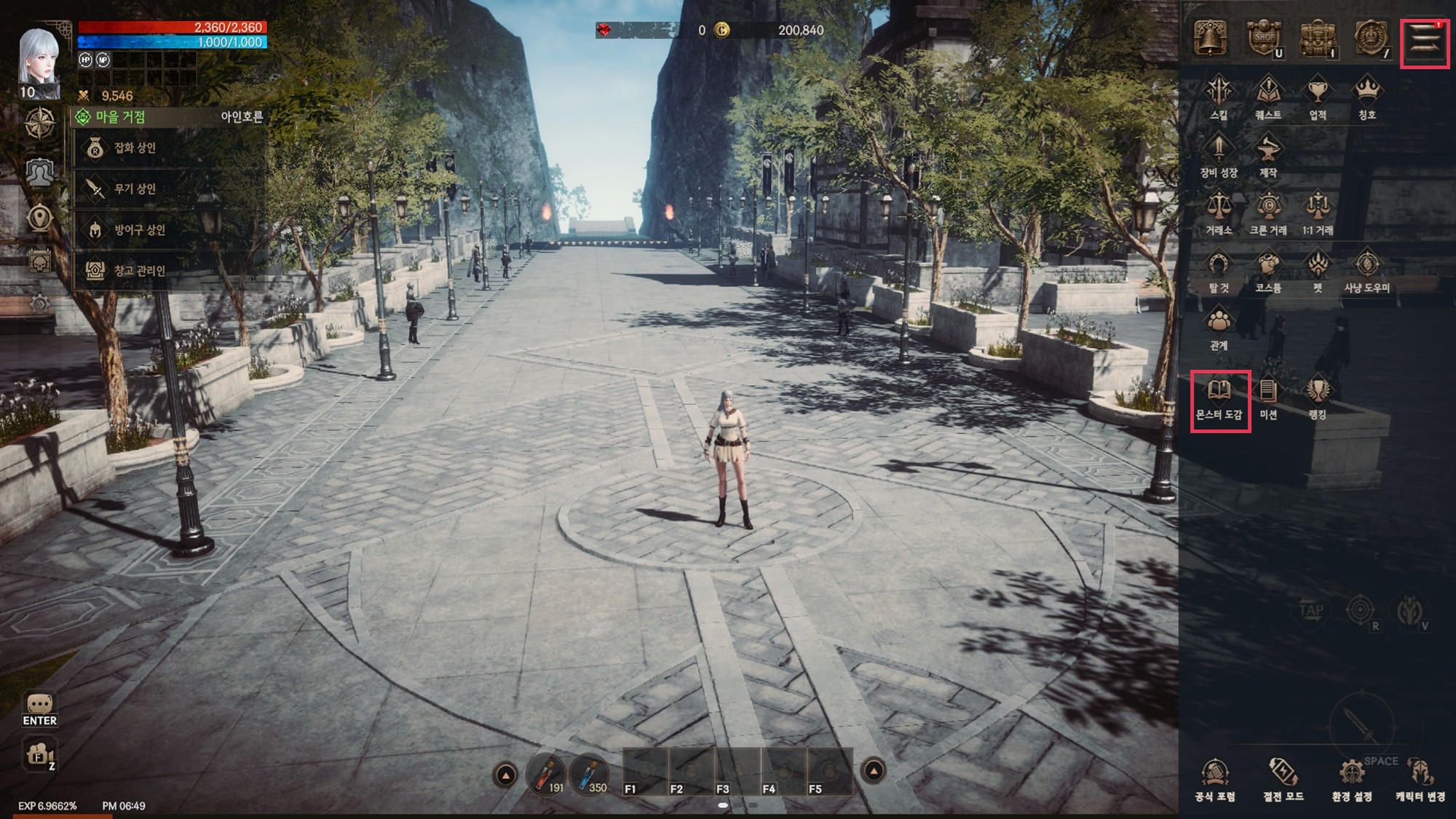This screenshot has width=1456, height=819.
Task: Open the 스킬 skill window
Action: pos(1219,98)
